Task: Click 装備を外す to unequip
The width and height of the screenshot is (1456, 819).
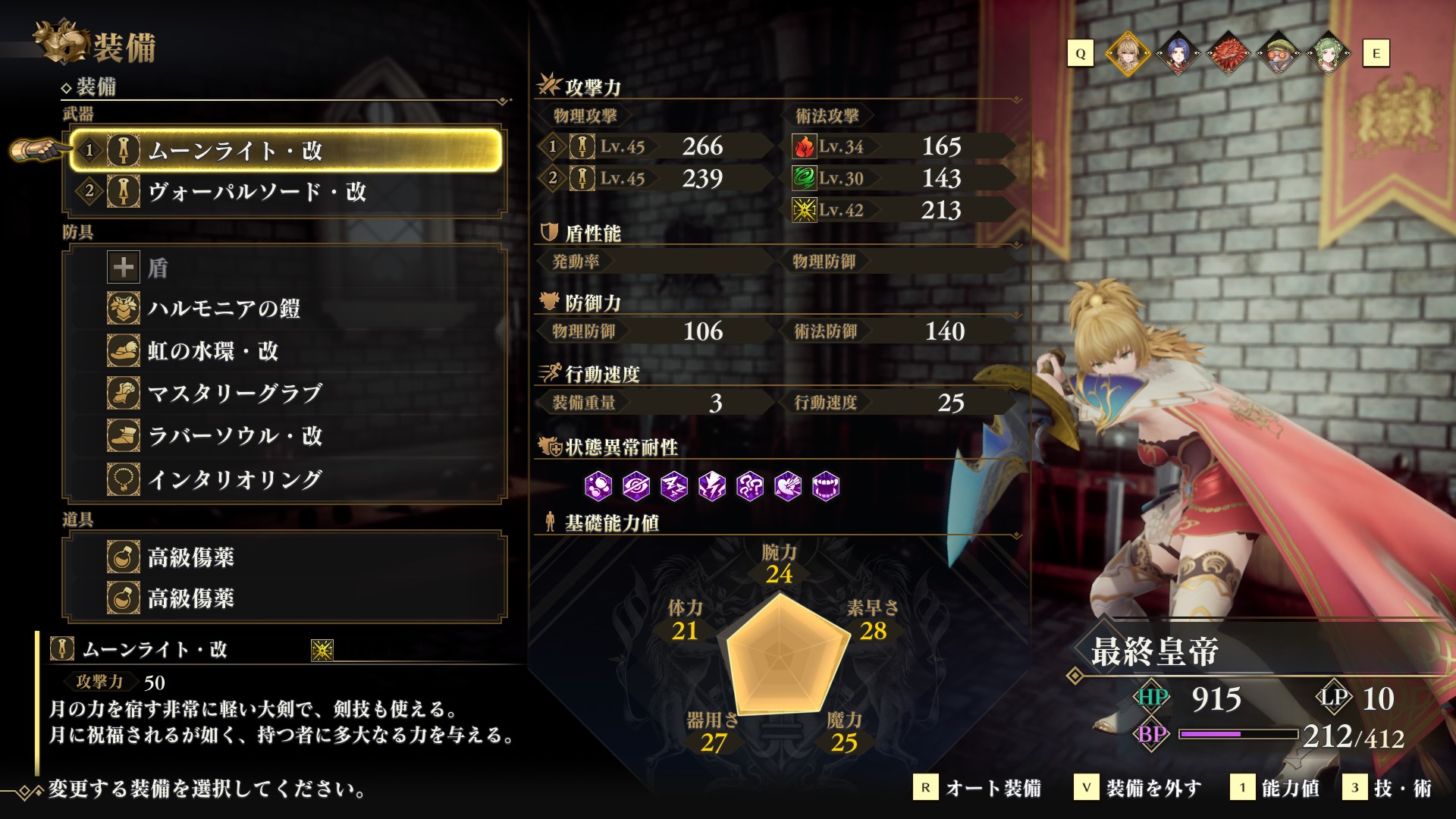Action: click(1139, 788)
